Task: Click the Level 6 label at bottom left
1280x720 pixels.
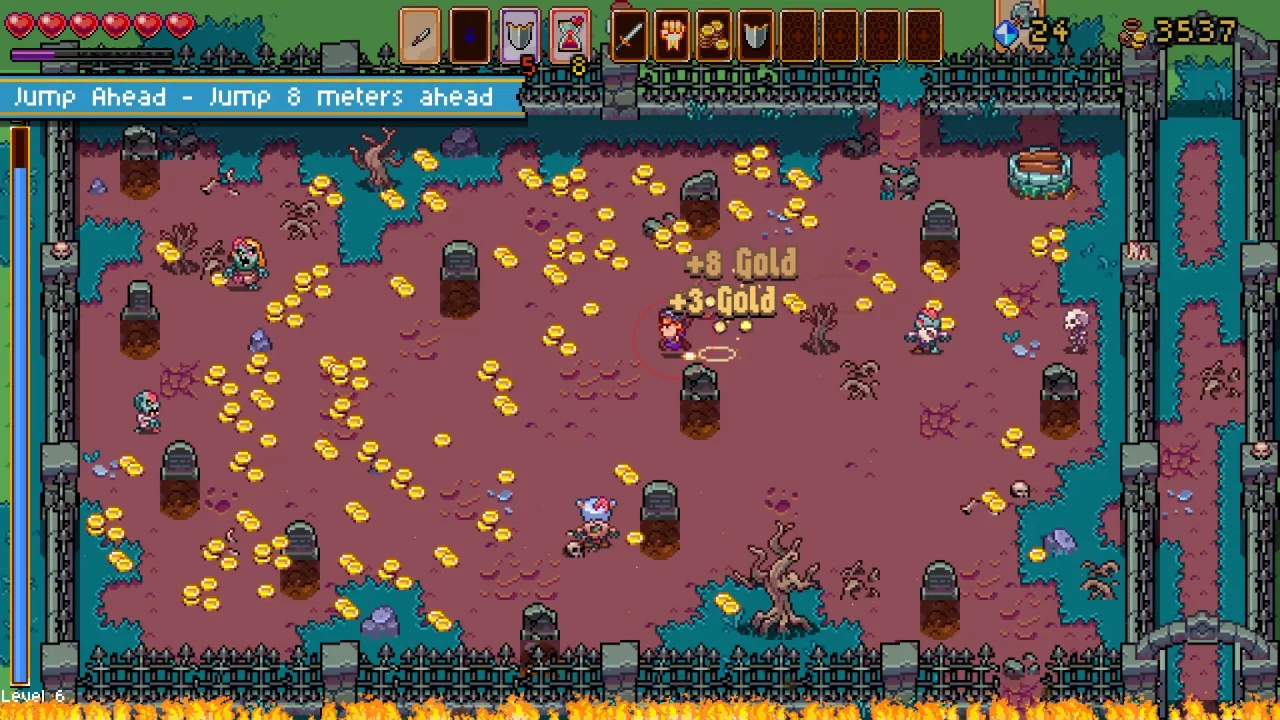Action: pyautogui.click(x=33, y=695)
